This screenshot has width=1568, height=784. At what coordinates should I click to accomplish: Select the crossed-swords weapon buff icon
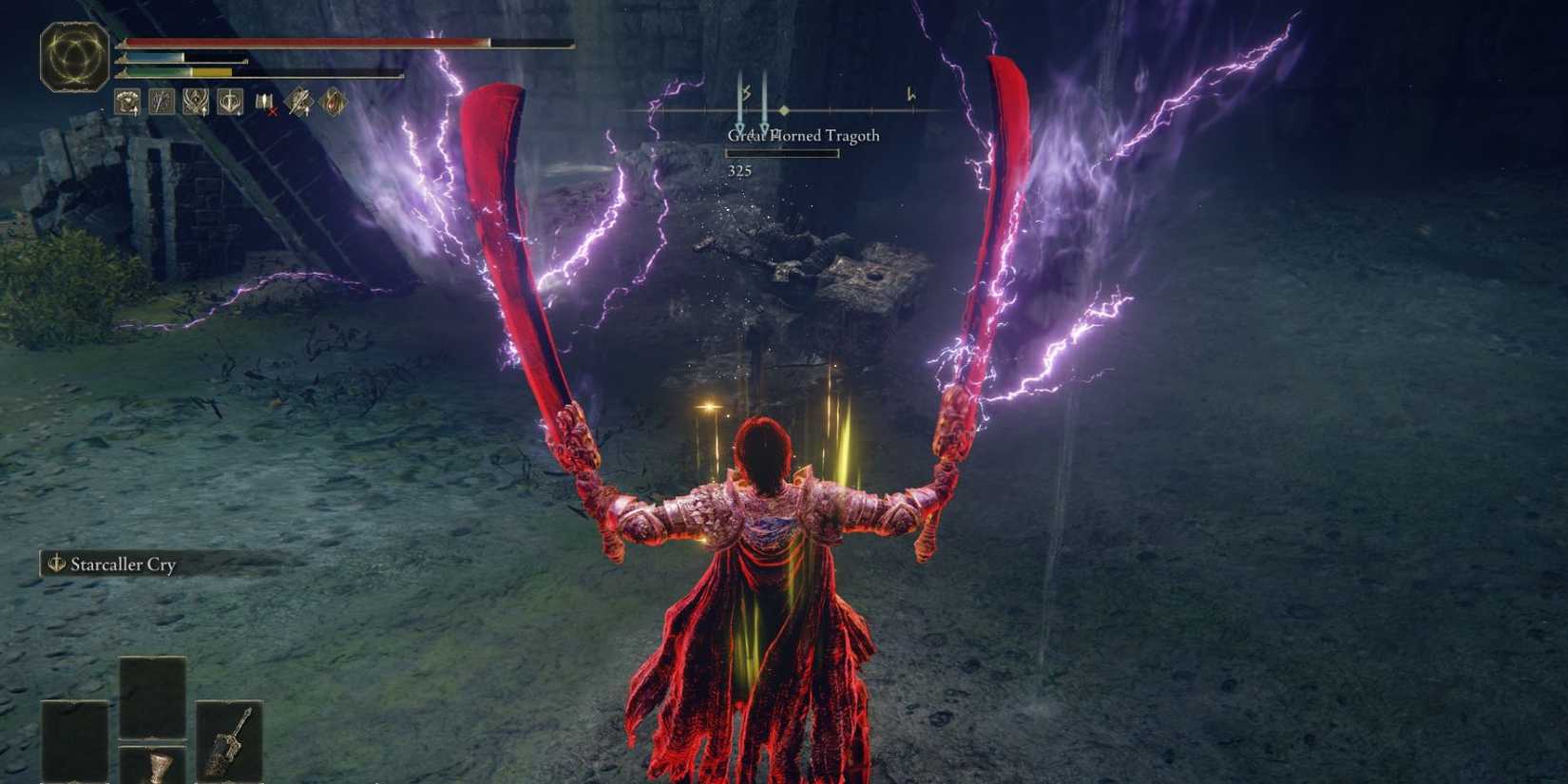[299, 102]
